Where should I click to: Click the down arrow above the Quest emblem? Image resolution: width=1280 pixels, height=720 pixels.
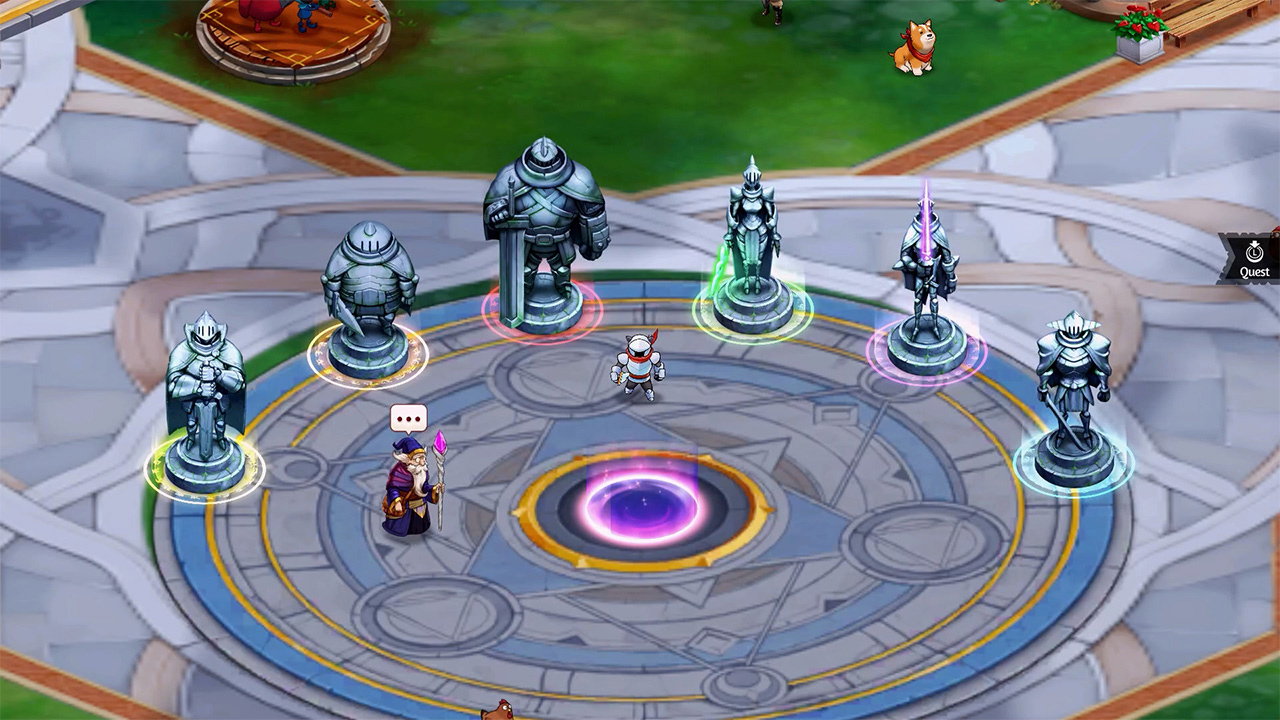click(x=1255, y=243)
